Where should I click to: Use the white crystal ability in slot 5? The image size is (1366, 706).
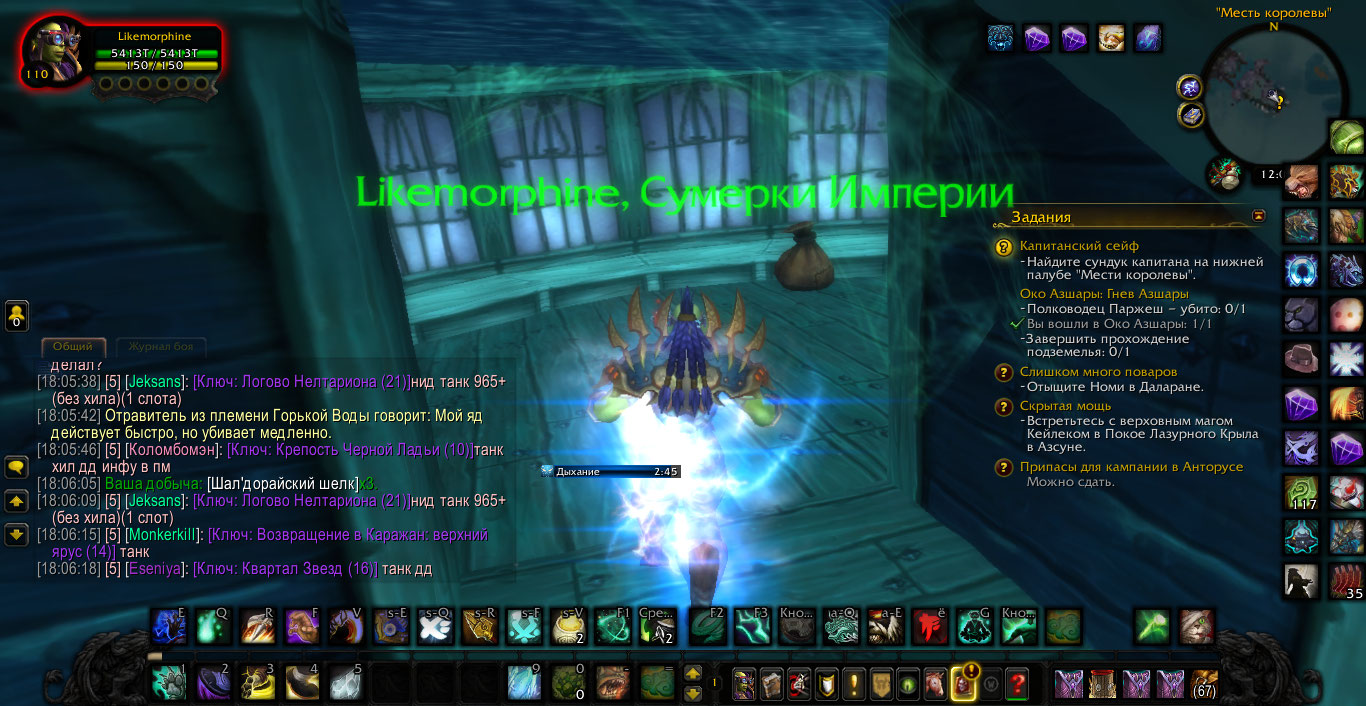pos(346,683)
